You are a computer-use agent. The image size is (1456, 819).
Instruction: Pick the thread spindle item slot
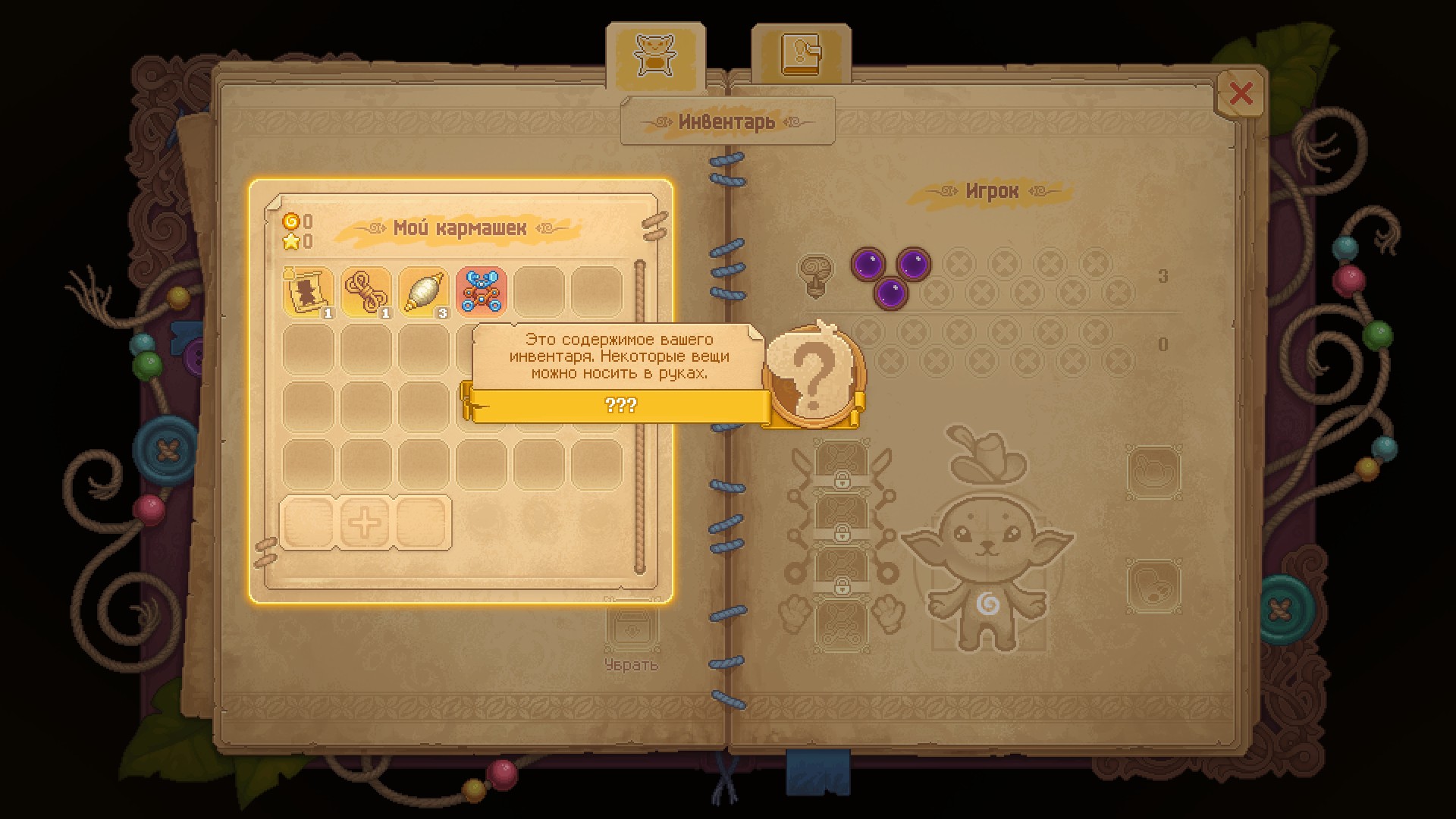[x=424, y=291]
